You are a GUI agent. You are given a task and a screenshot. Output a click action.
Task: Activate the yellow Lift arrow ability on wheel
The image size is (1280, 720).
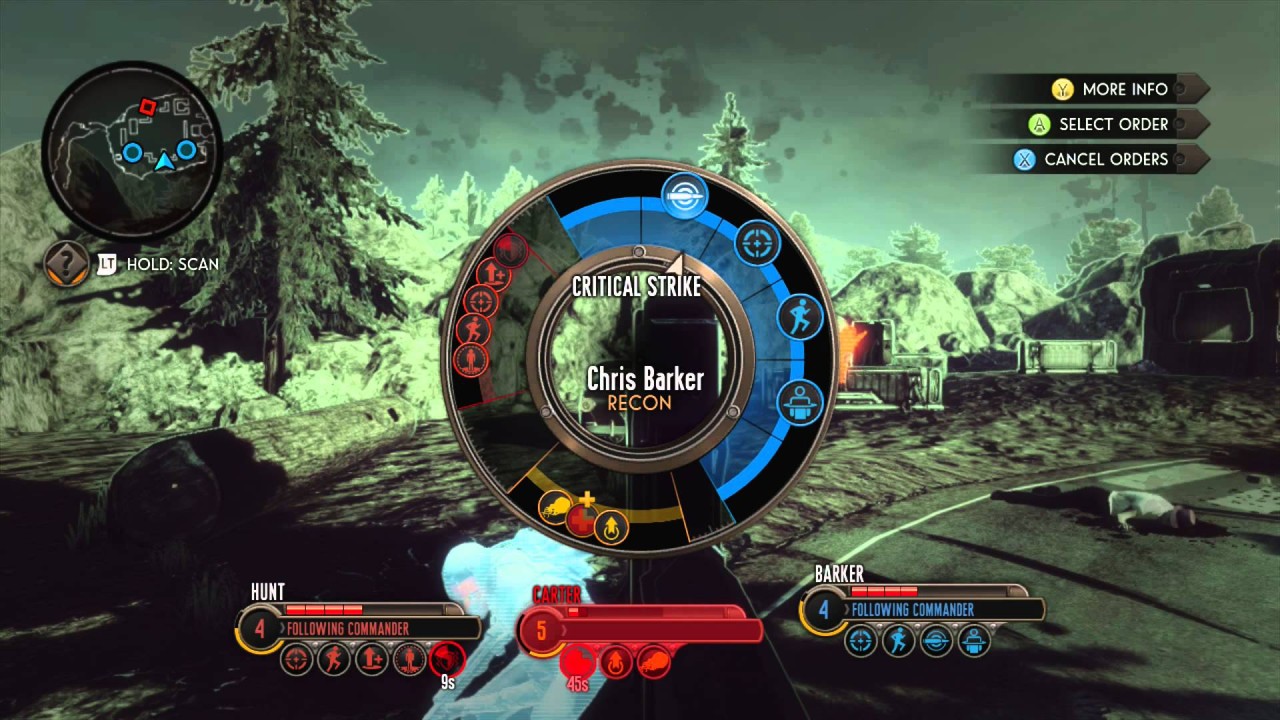point(611,526)
